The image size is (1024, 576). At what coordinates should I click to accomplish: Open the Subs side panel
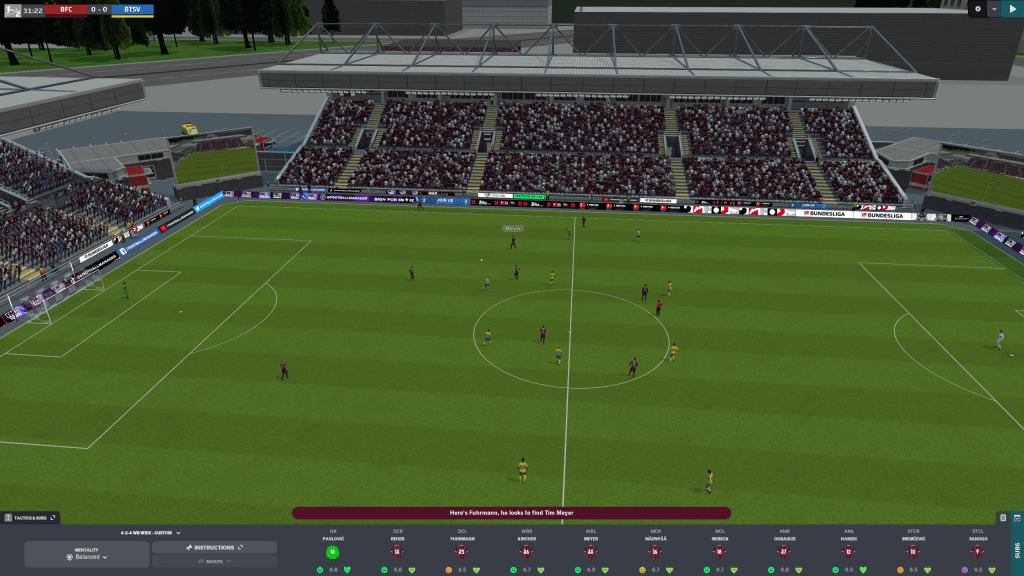[x=1016, y=545]
